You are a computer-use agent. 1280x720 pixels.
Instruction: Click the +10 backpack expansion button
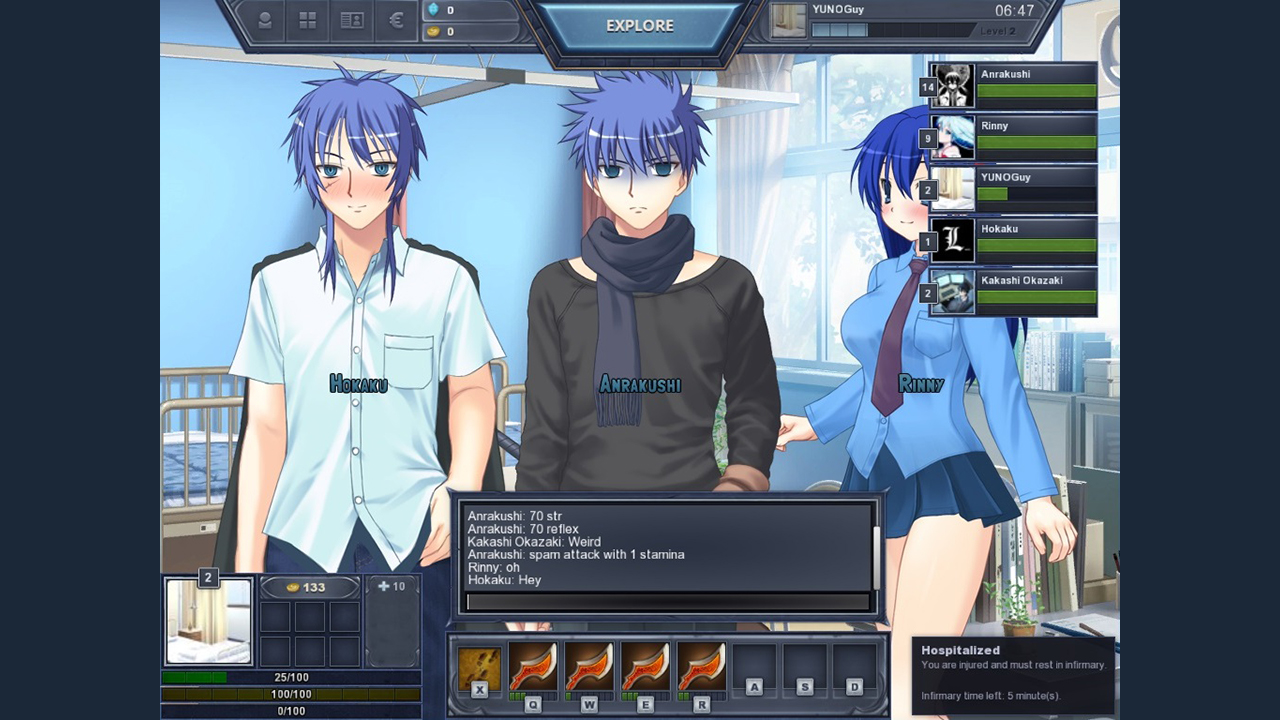[x=391, y=585]
